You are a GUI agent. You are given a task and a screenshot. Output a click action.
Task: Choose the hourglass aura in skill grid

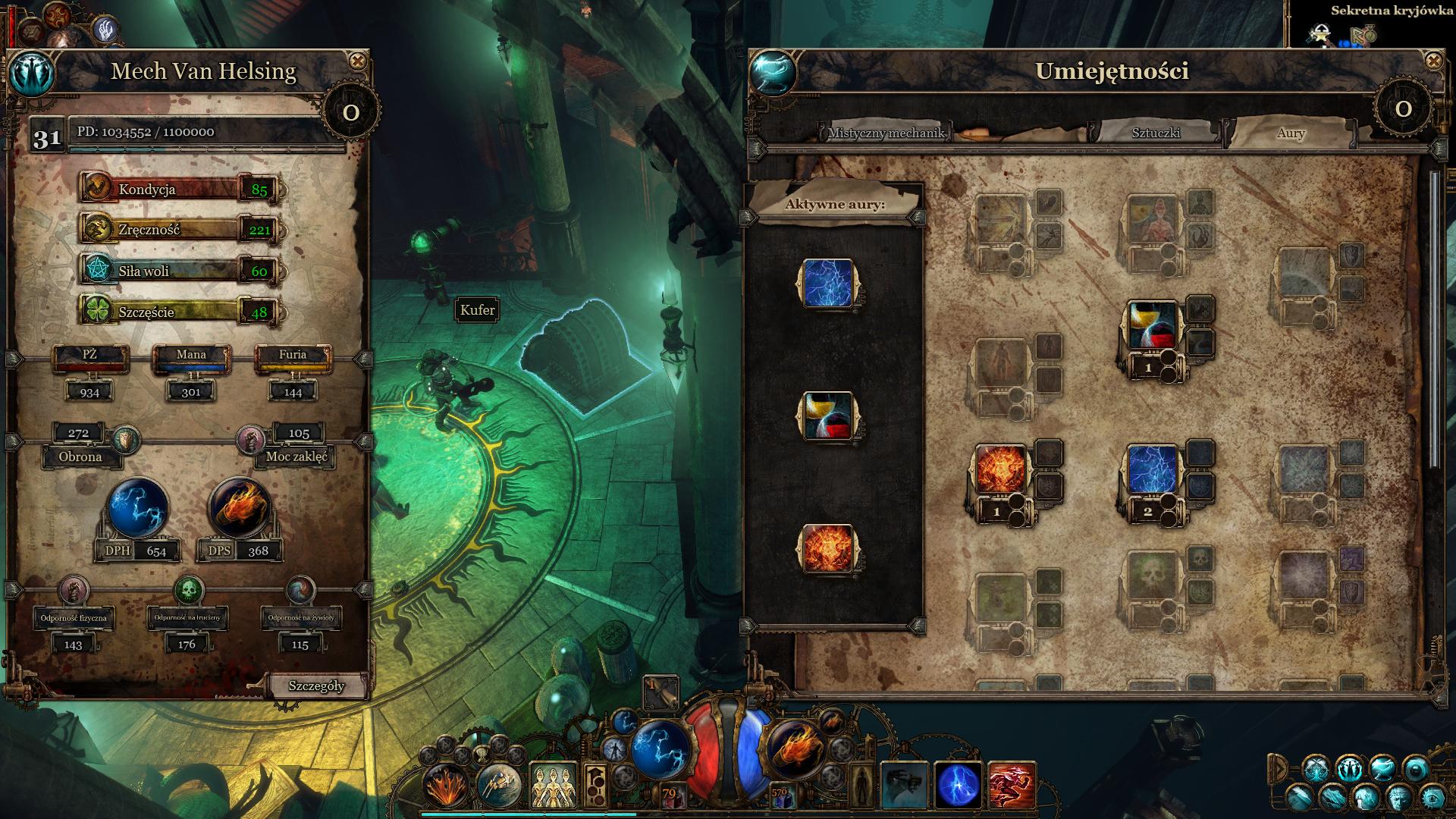(x=1152, y=325)
